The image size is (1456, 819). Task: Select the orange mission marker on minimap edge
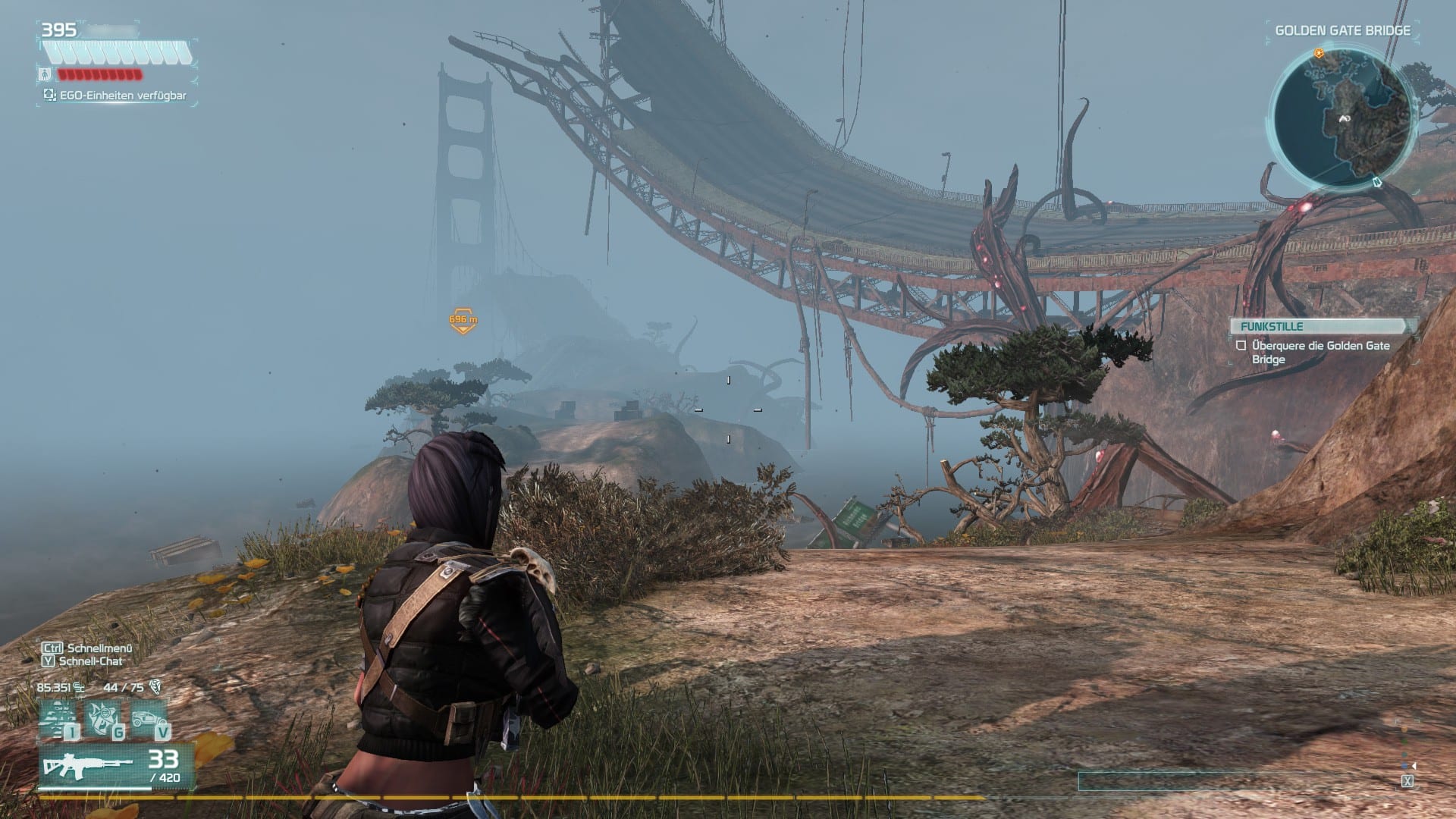click(1319, 54)
